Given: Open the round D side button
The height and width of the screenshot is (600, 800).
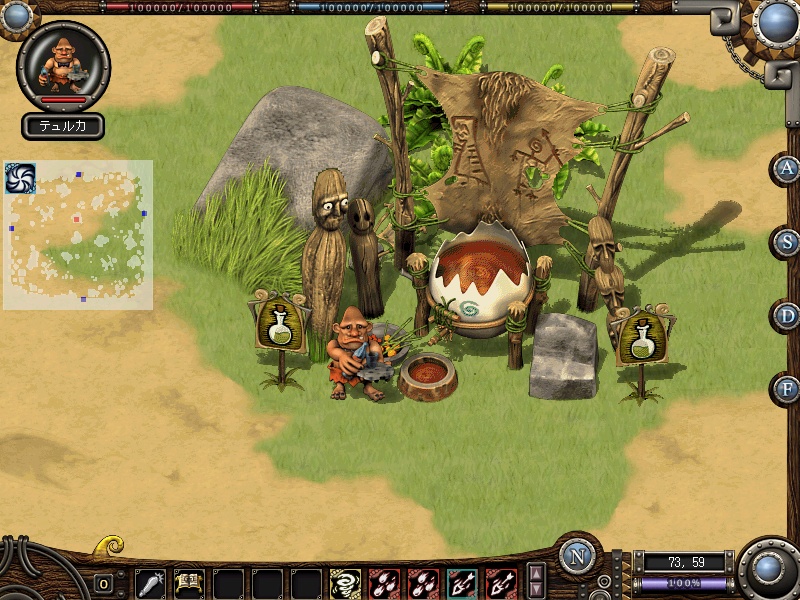Looking at the screenshot, I should click(786, 316).
